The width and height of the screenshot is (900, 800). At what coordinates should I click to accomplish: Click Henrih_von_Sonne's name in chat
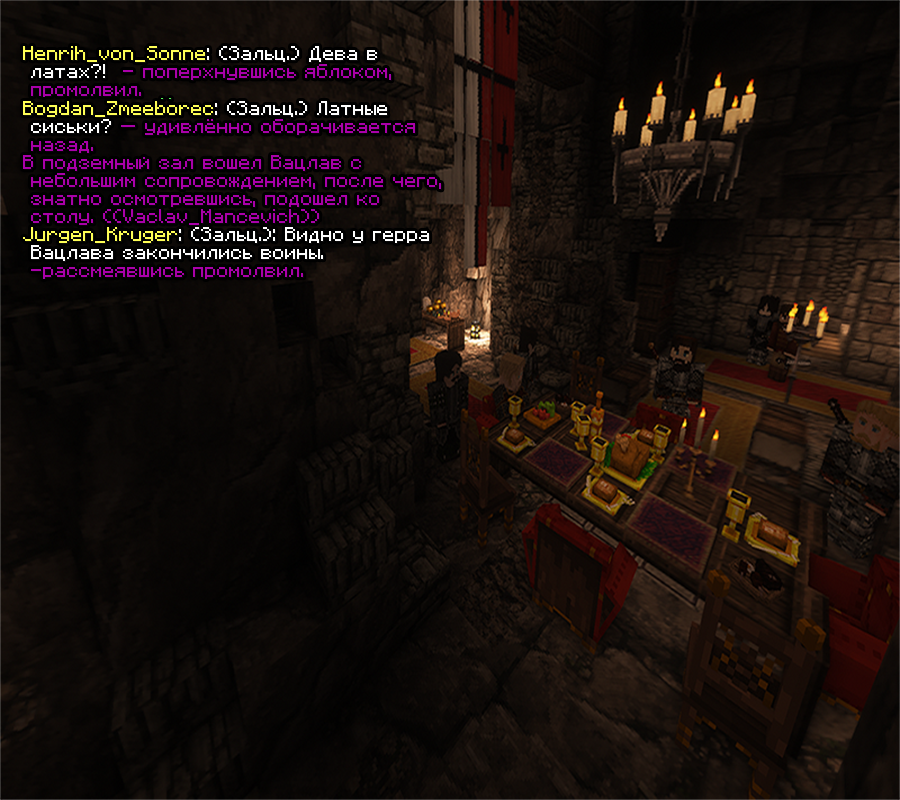tap(114, 54)
